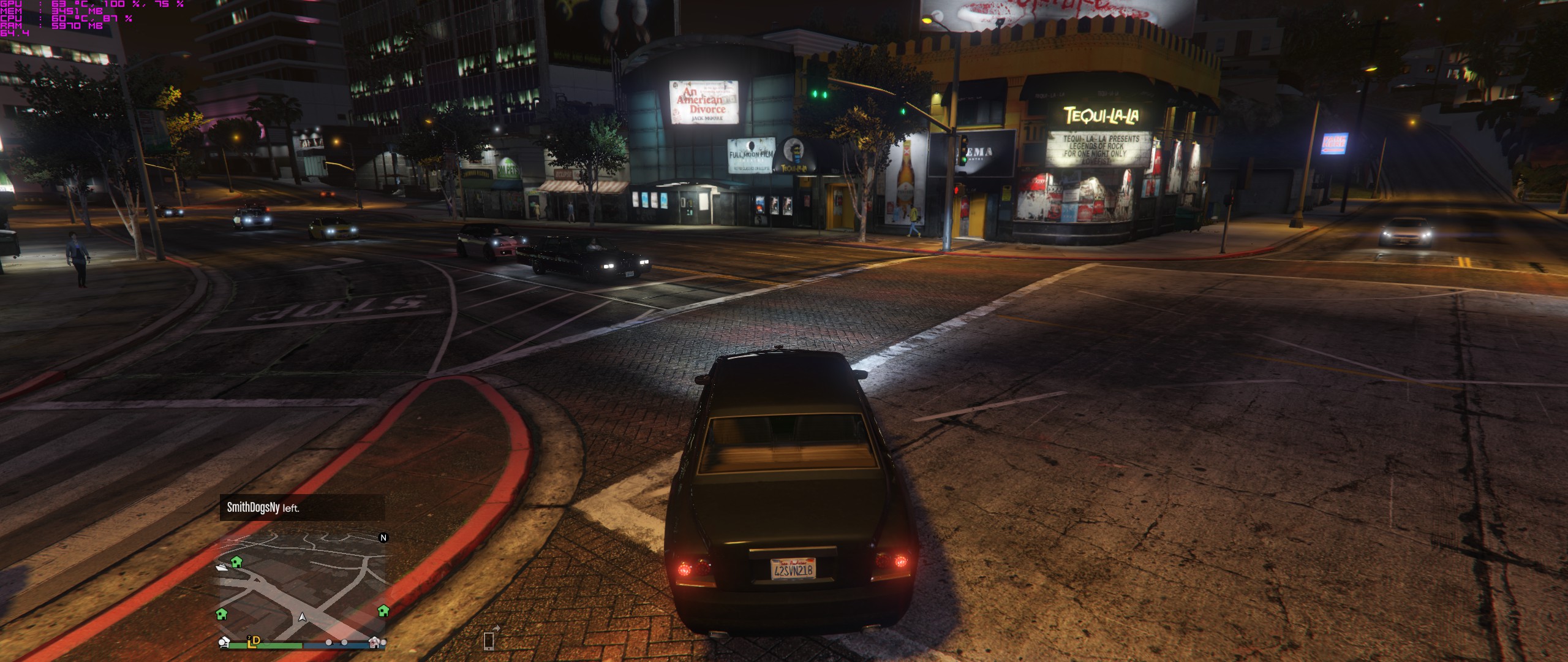Screen dimensions: 1568x662
Task: Open the phone icon with arrow
Action: [x=489, y=639]
